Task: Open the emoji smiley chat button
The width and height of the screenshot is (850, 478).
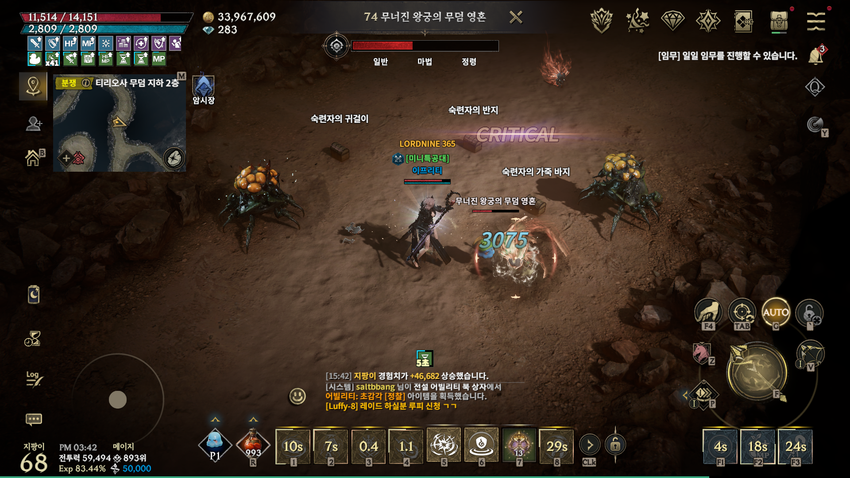Action: pos(297,396)
